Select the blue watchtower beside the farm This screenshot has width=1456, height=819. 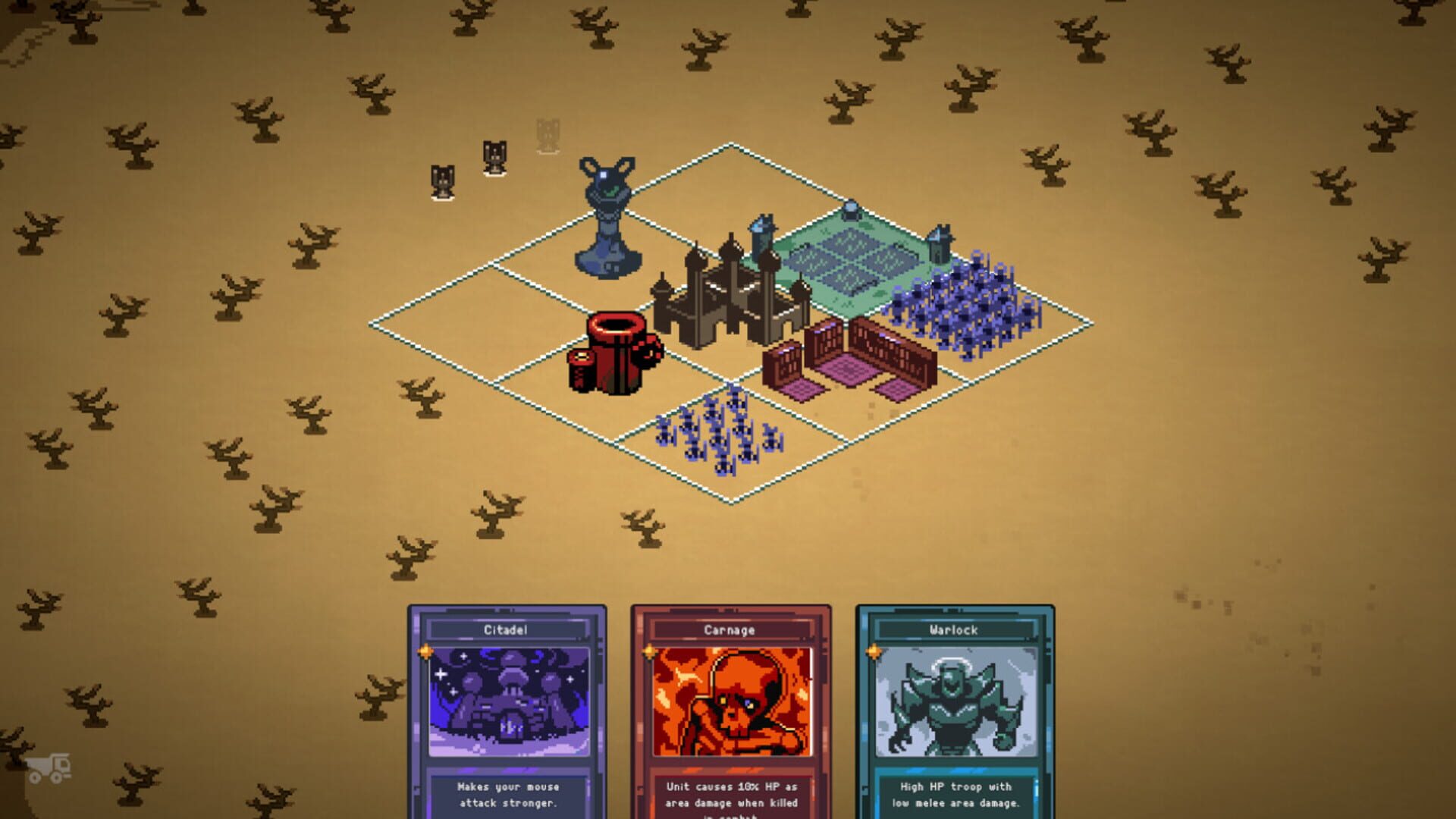940,243
